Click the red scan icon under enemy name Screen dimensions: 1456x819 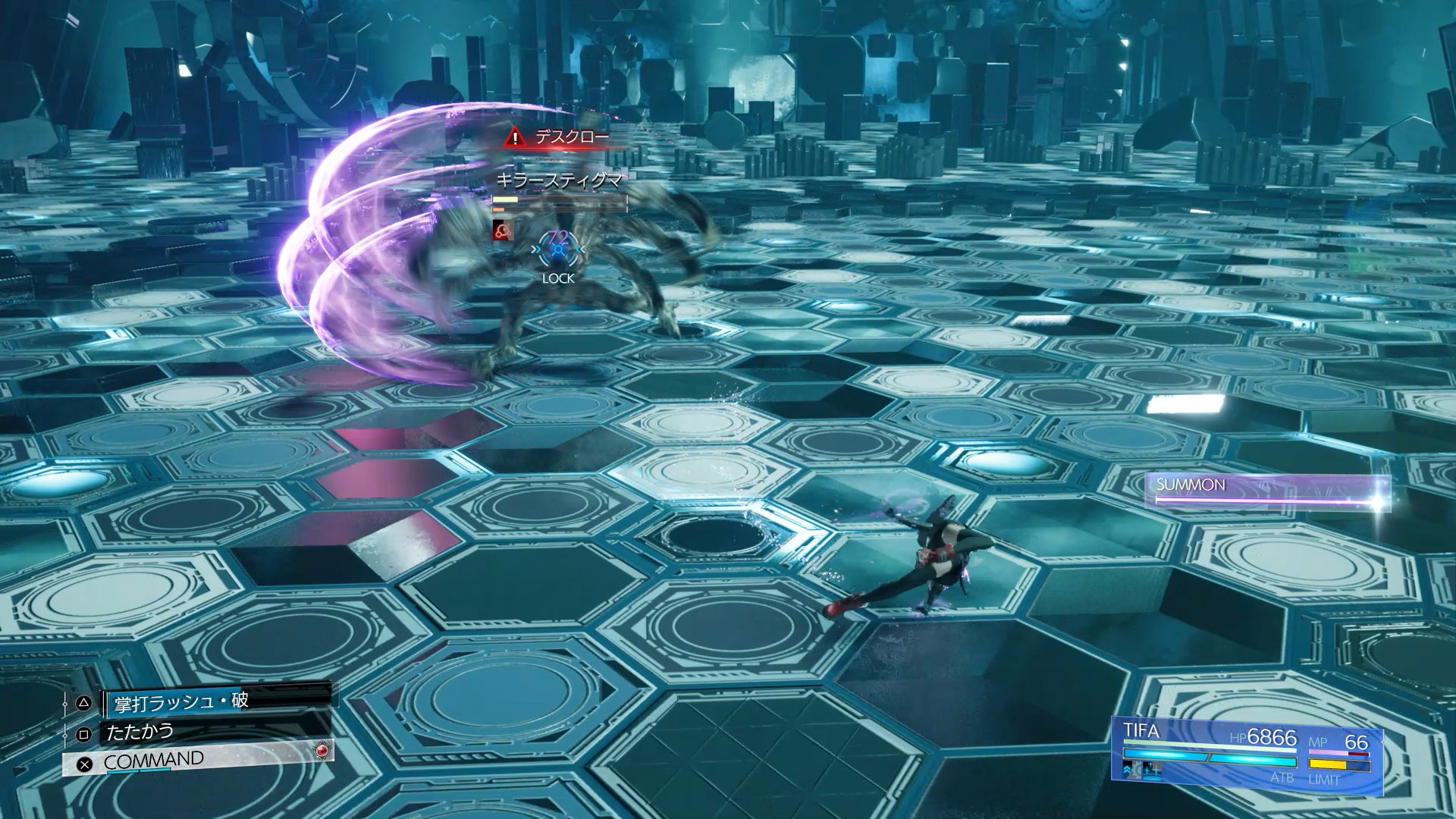point(501,231)
